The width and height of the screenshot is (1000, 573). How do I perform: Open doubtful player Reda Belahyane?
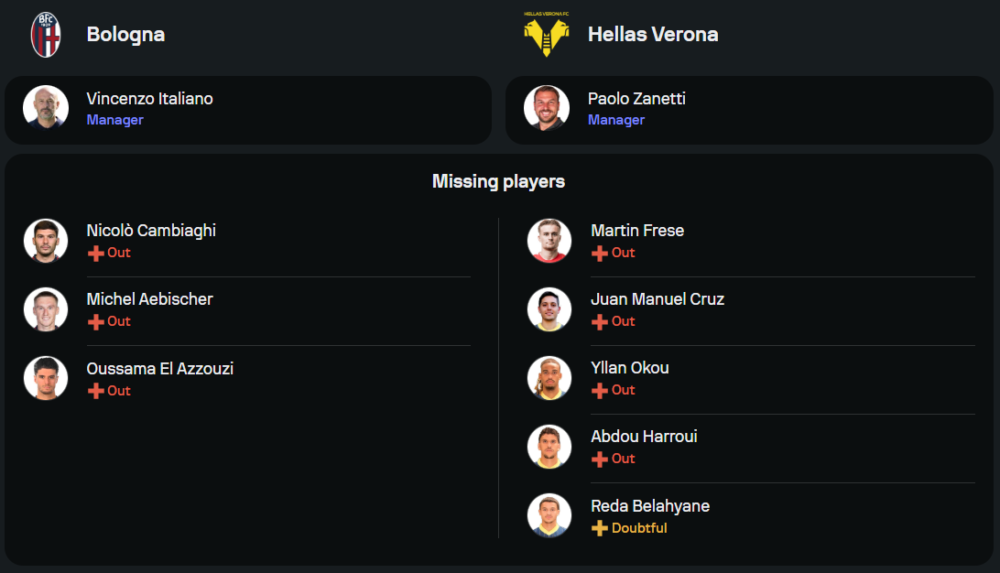(650, 506)
